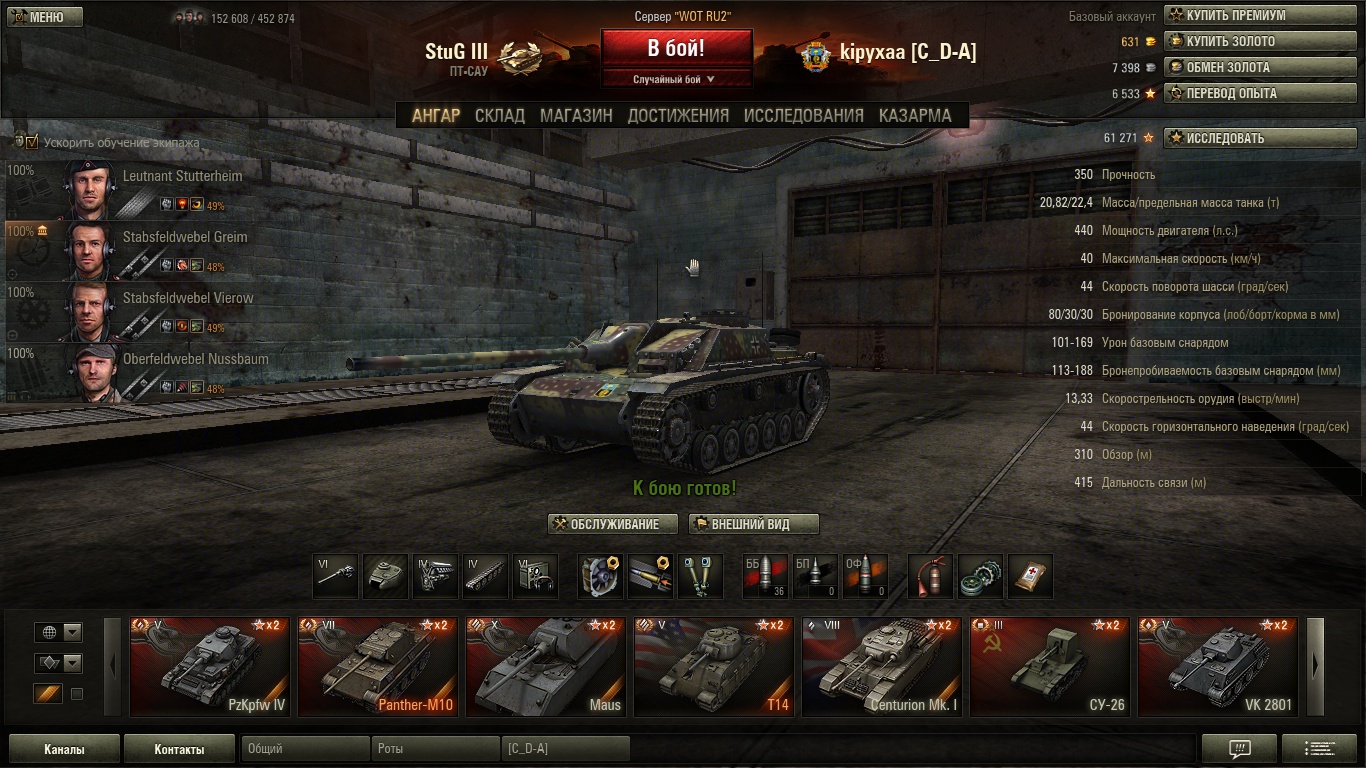Screen dimensions: 1366x768
Task: Go to the ДОСТИЖЕНИЯ tab
Action: 678,115
